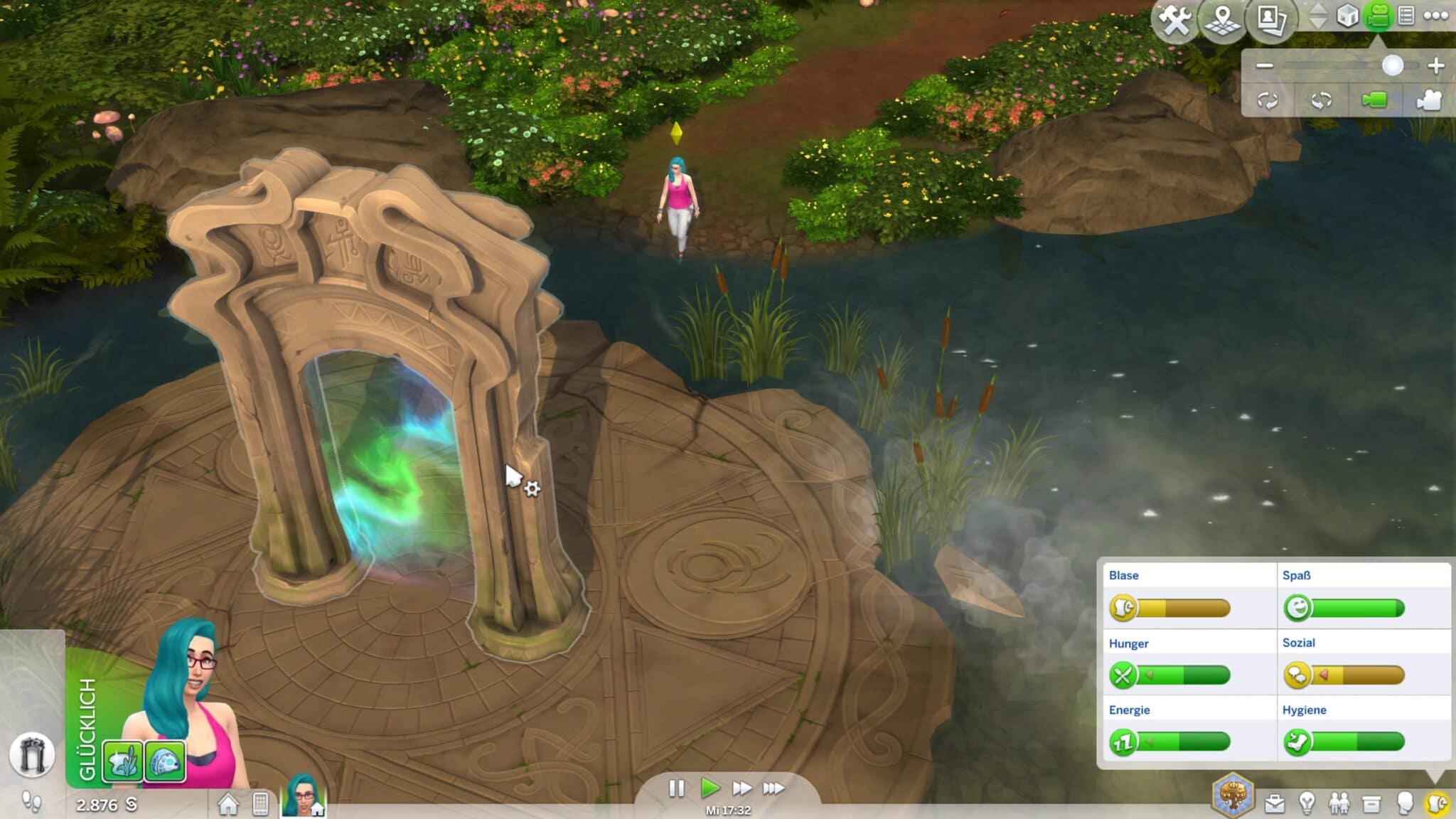Viewport: 1456px width, 819px height.
Task: Open the three-dots options menu
Action: click(x=1435, y=16)
